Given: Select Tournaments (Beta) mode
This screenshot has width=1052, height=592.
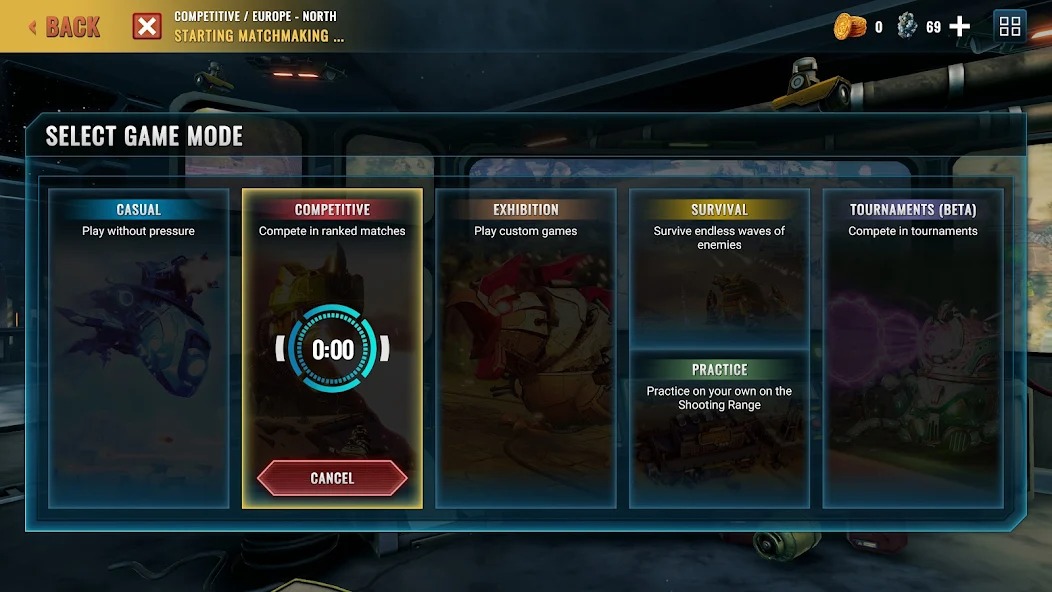Looking at the screenshot, I should [x=913, y=350].
